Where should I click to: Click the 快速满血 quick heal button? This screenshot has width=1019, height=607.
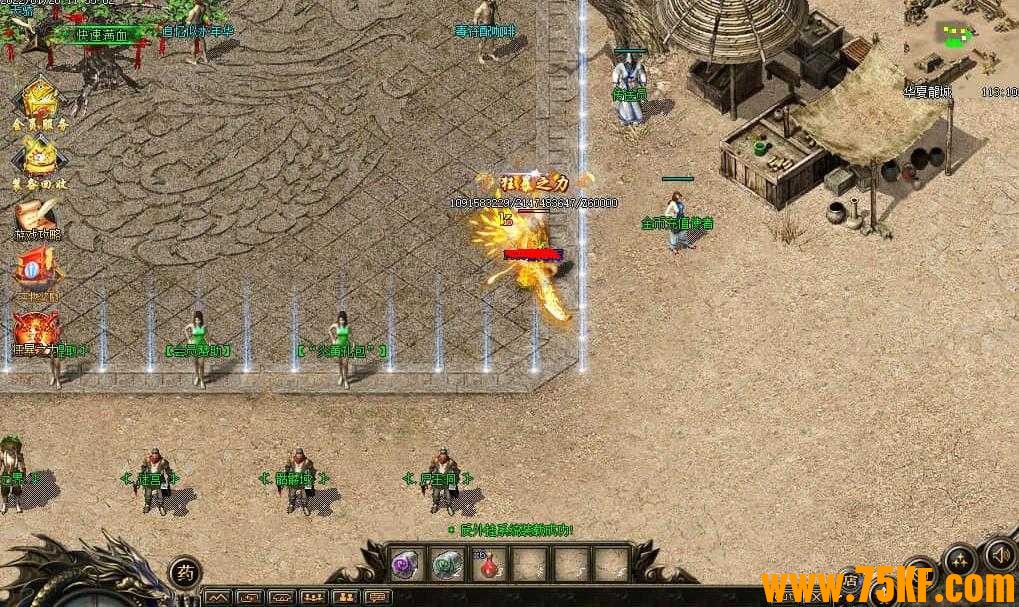point(102,34)
